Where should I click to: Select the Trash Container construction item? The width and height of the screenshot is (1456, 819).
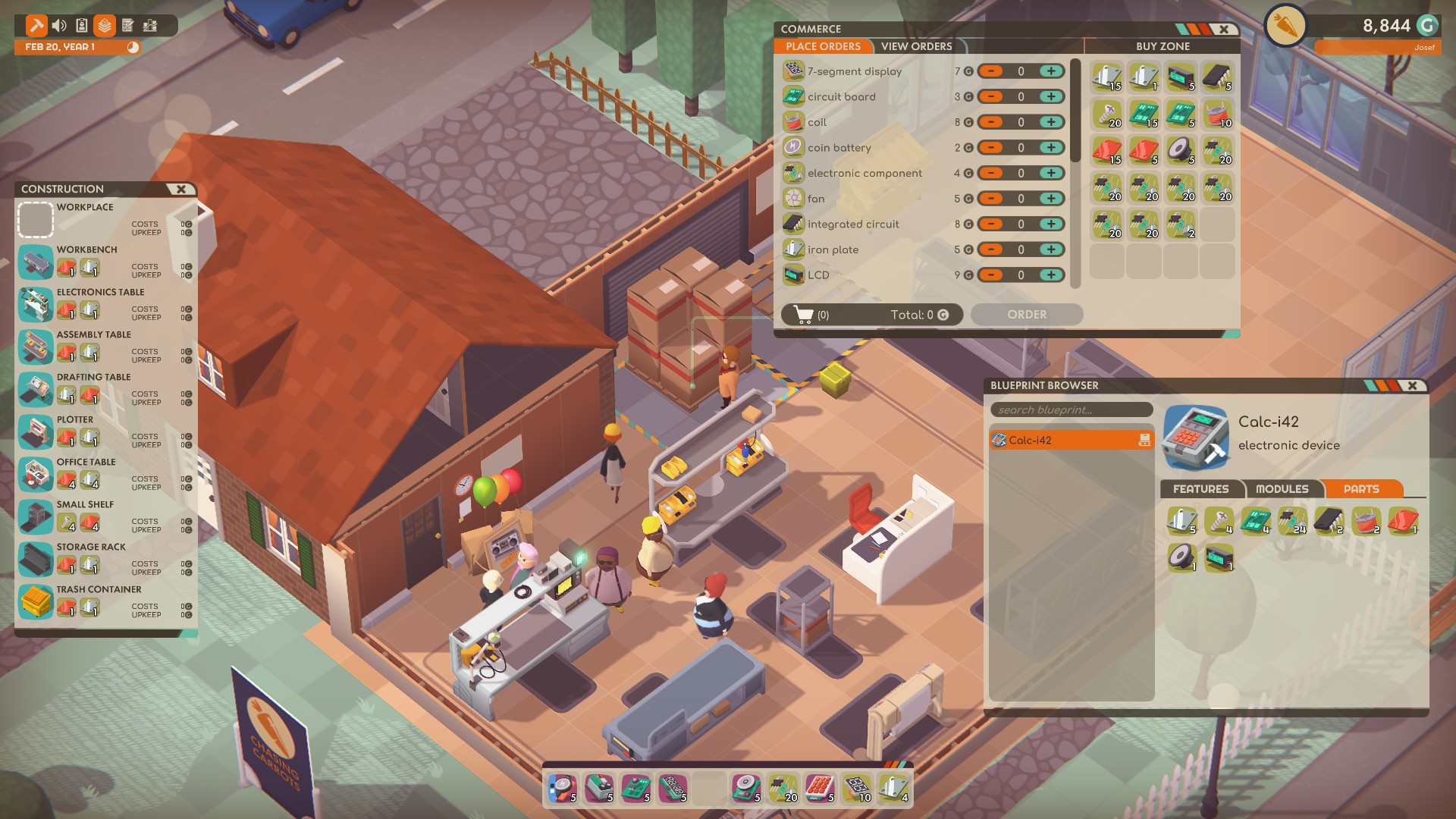coord(36,603)
